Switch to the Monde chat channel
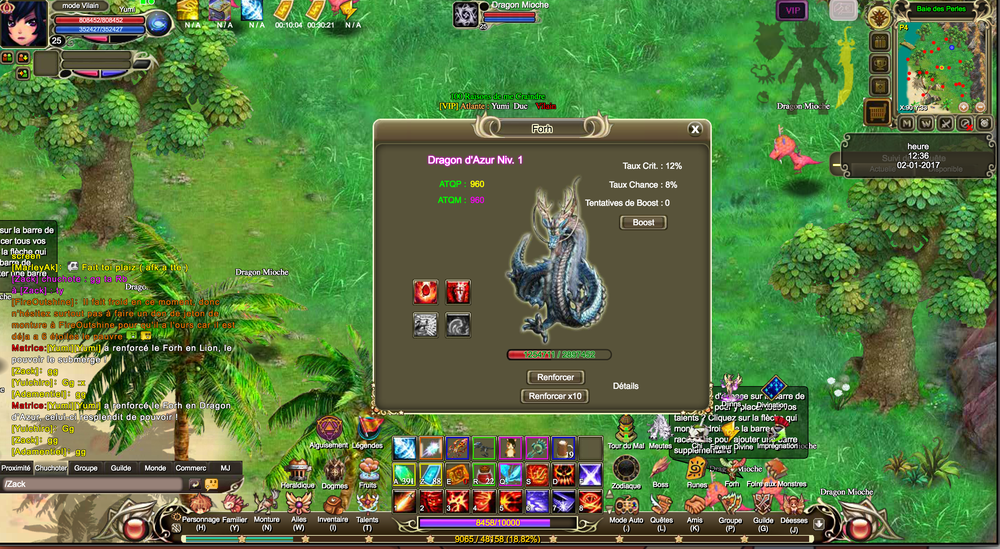1000x549 pixels. [x=155, y=467]
